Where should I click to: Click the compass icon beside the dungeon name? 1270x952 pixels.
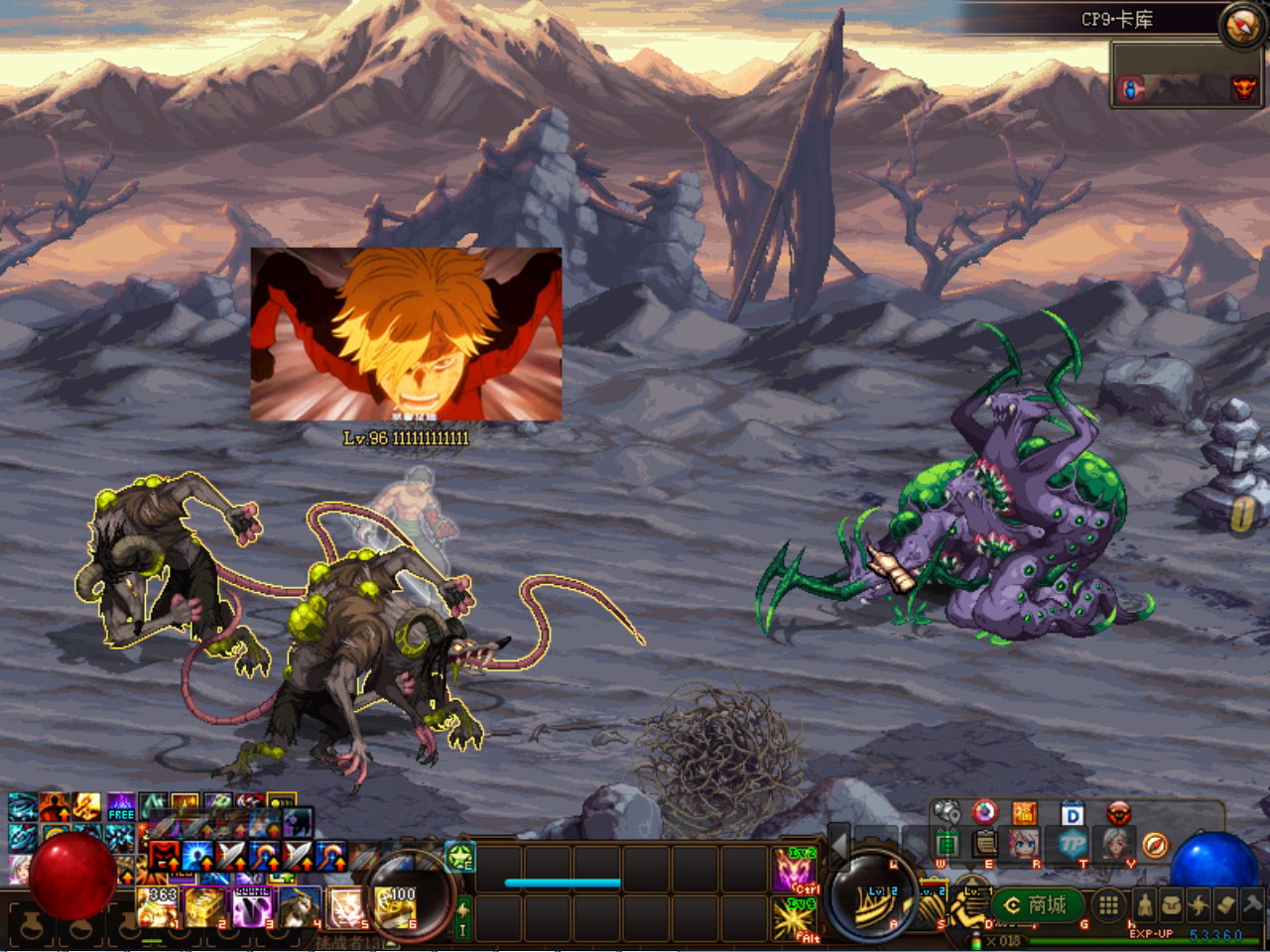click(x=1241, y=25)
